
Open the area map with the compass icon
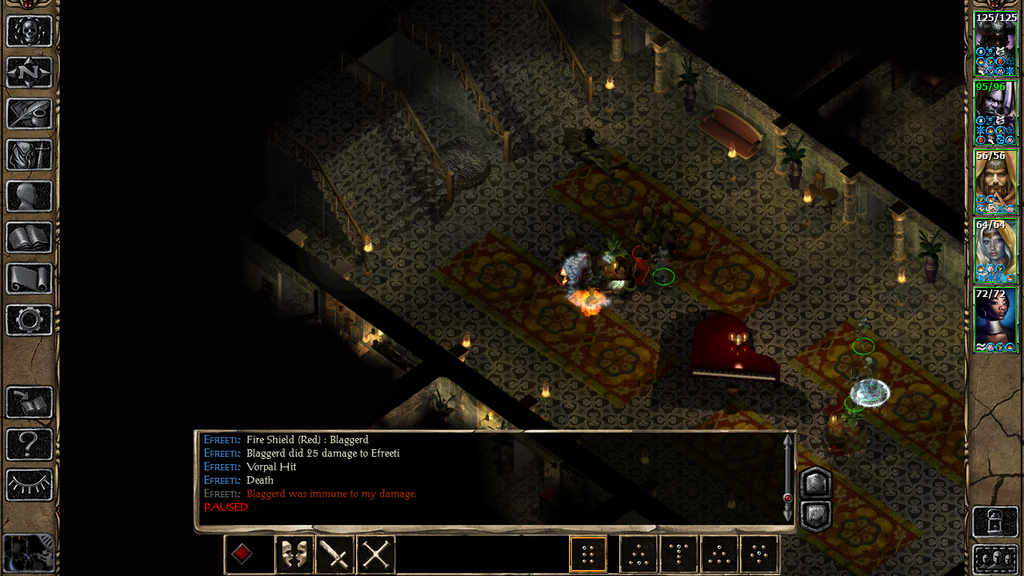pos(29,72)
